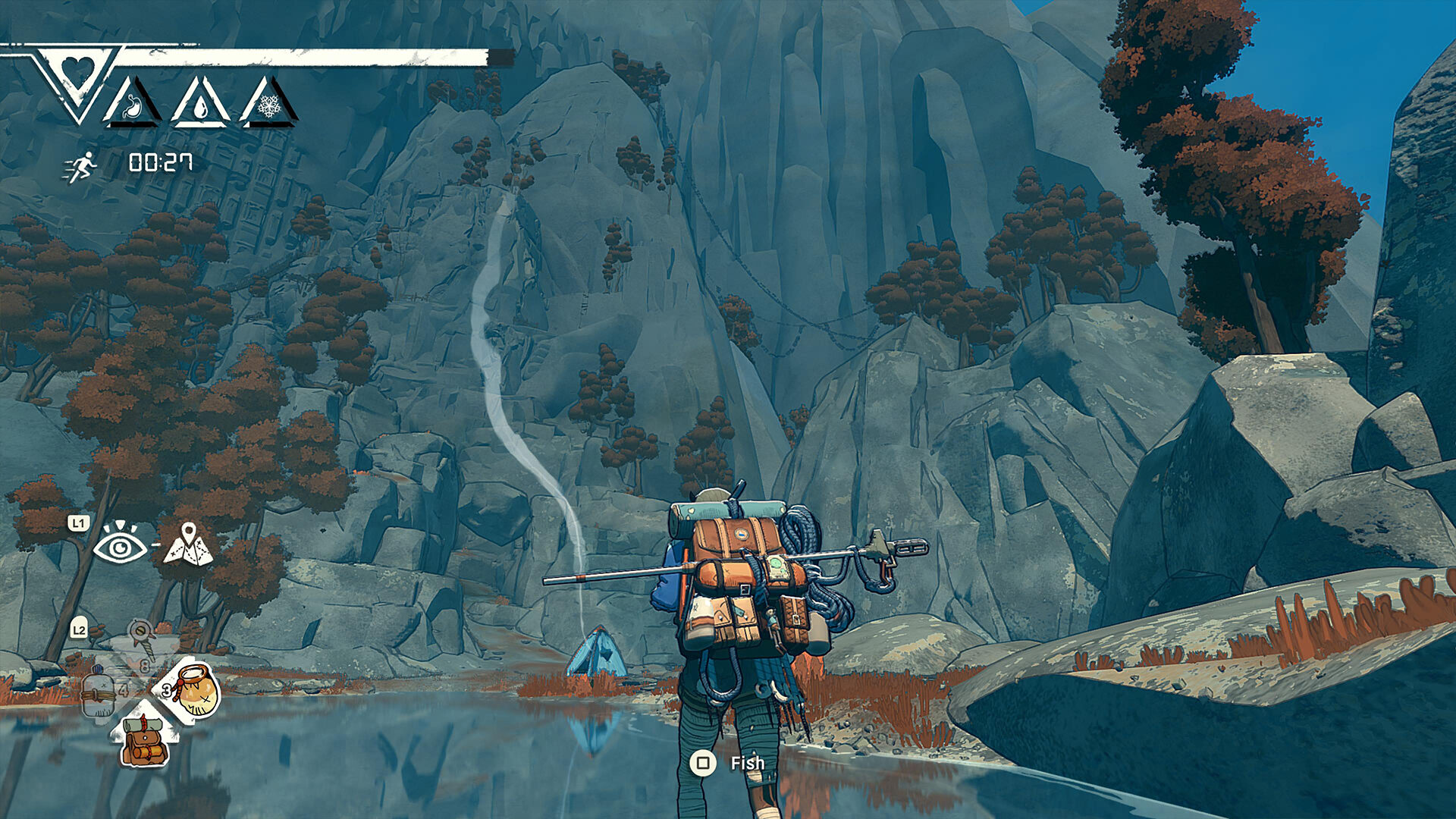
Task: Select the honey pot quick item
Action: point(196,690)
